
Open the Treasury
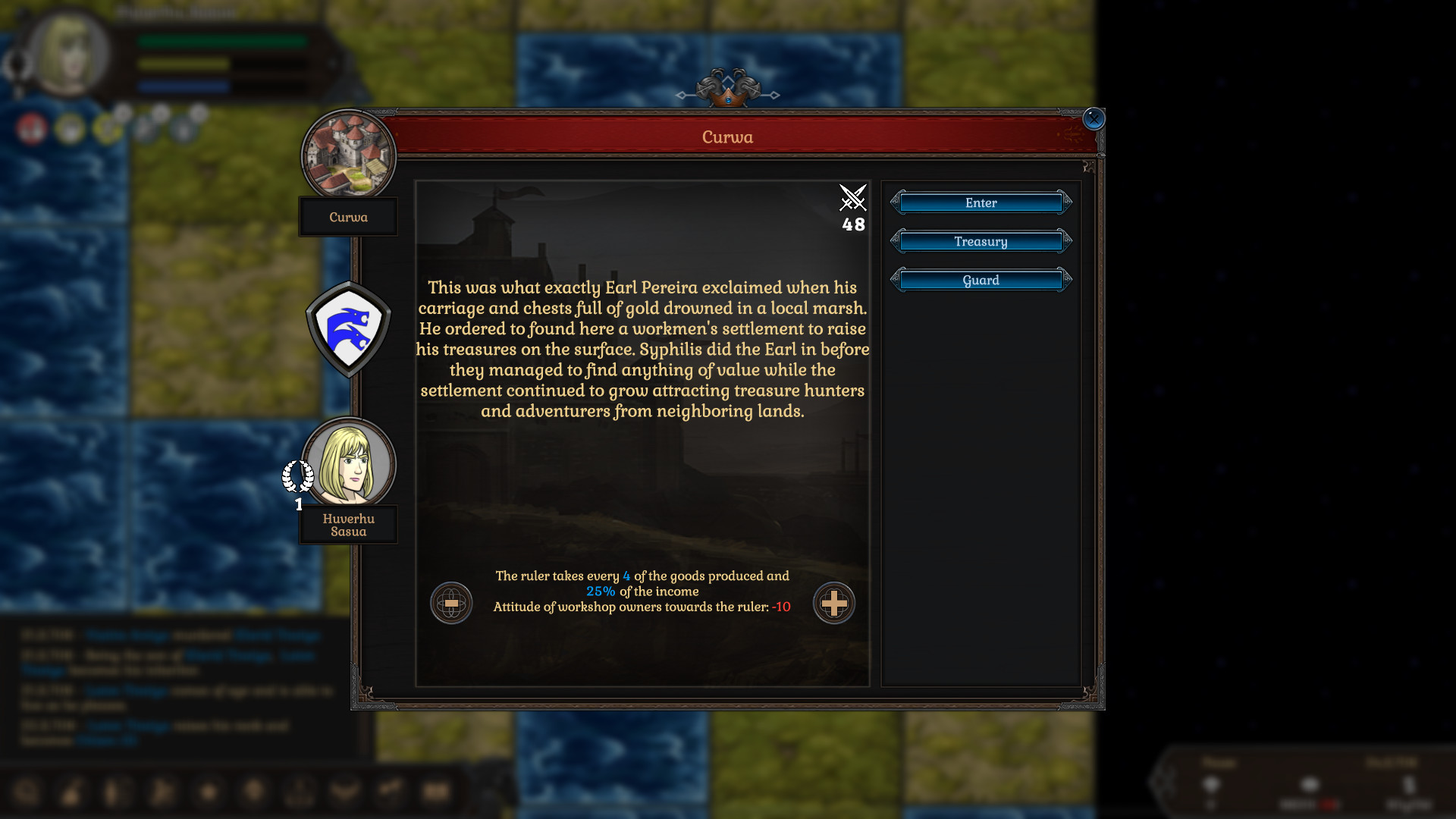point(981,240)
